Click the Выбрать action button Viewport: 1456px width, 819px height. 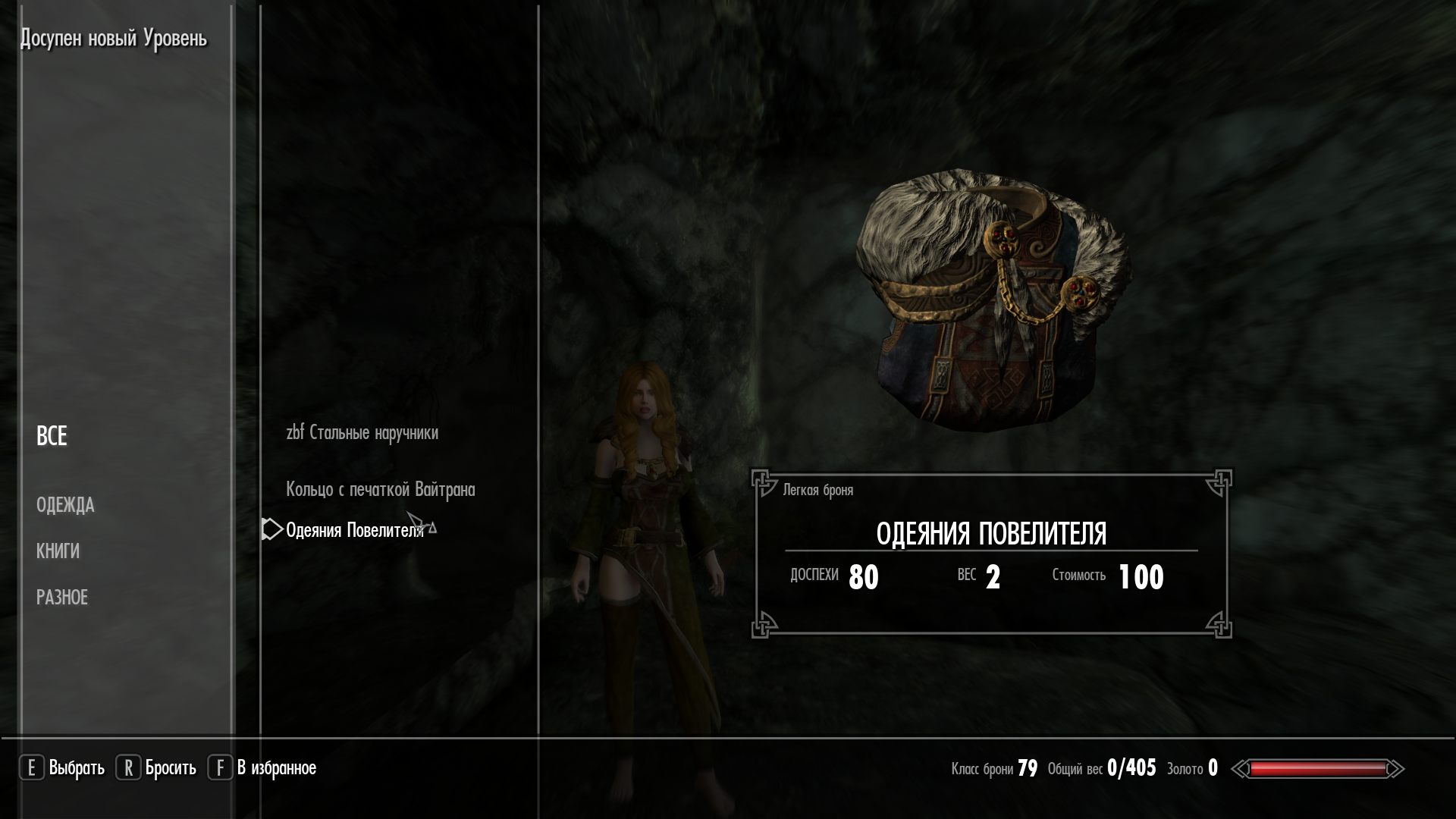[62, 768]
